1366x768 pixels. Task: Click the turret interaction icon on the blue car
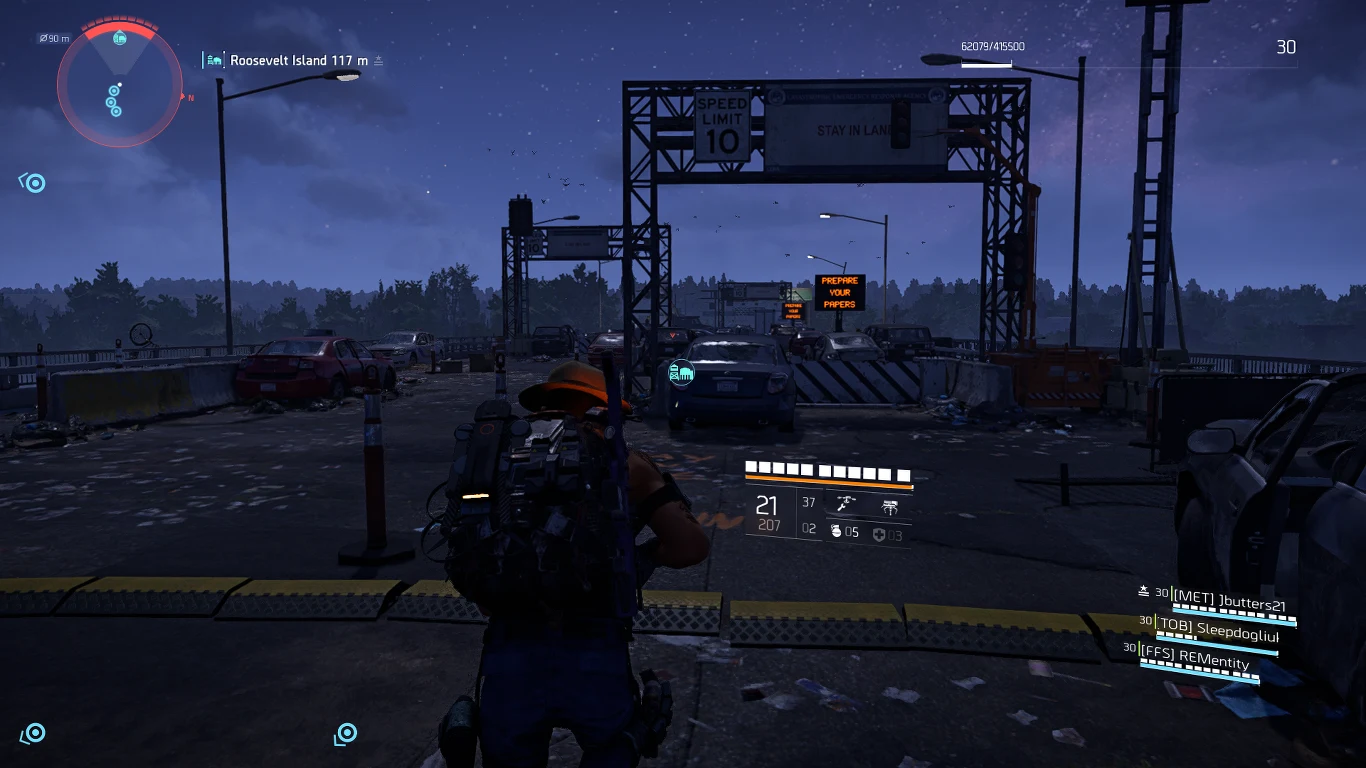(680, 373)
